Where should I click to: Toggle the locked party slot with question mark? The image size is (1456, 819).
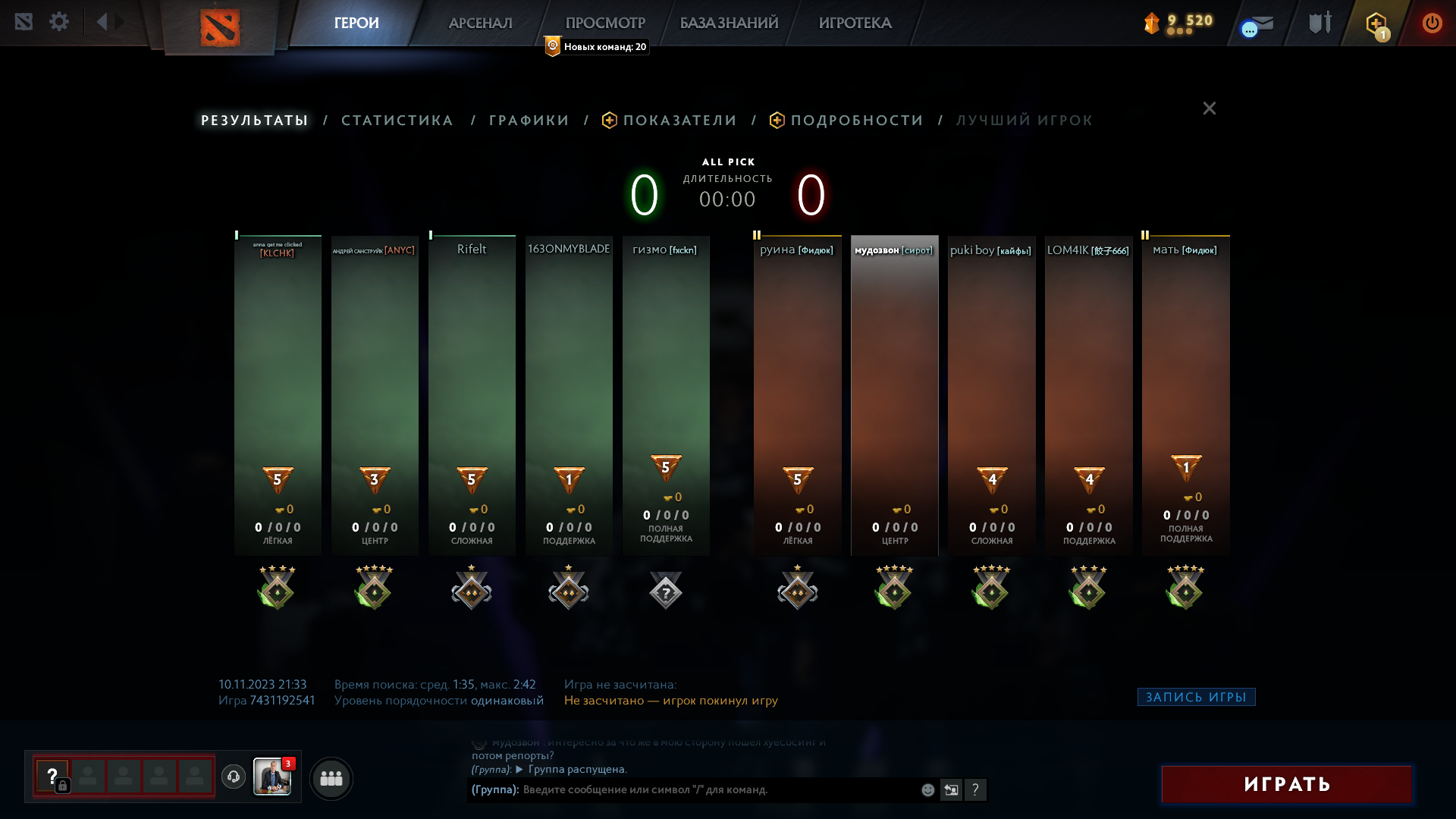pyautogui.click(x=52, y=777)
